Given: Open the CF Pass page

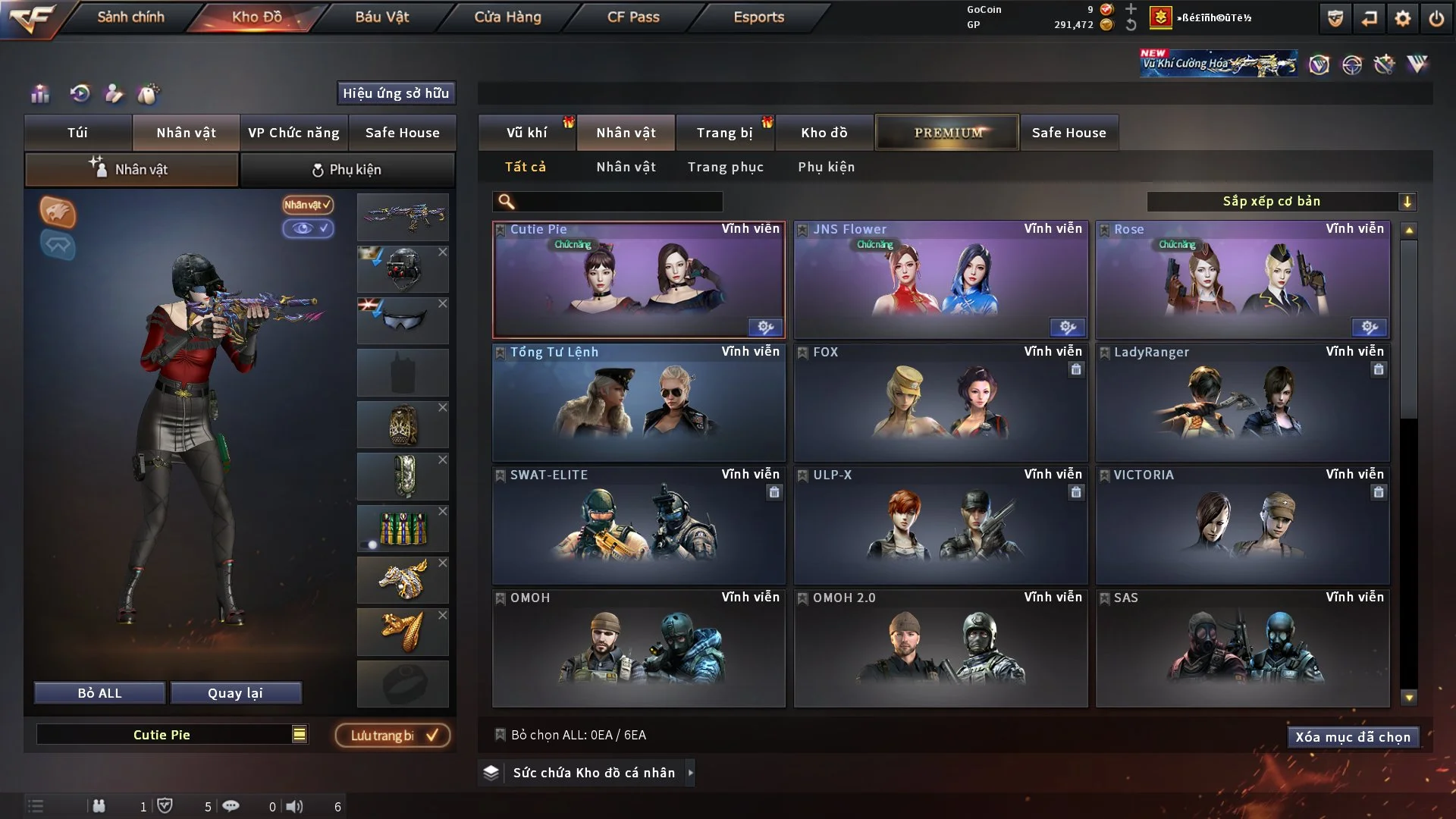Looking at the screenshot, I should pos(633,17).
